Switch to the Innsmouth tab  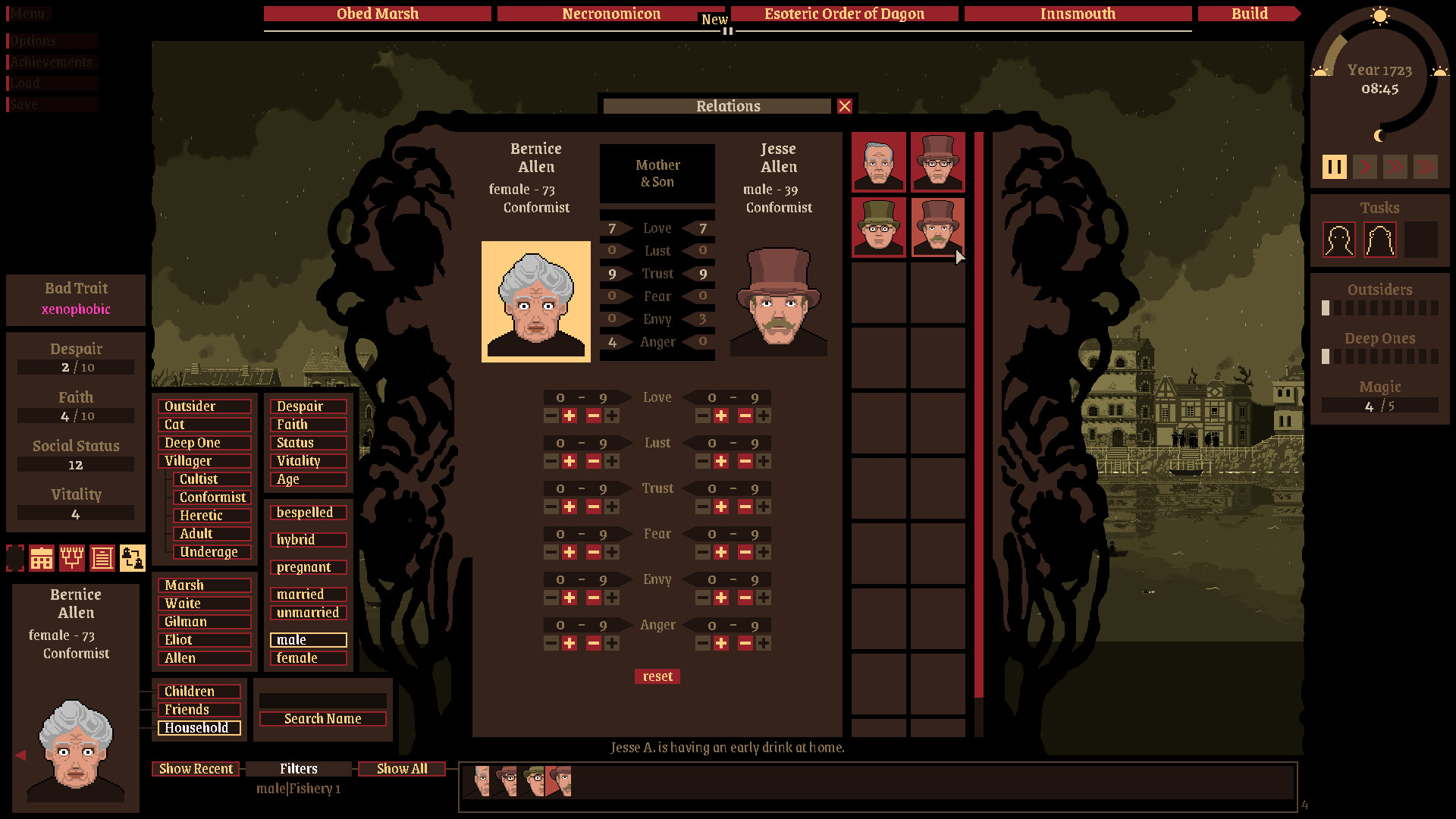[x=1078, y=14]
